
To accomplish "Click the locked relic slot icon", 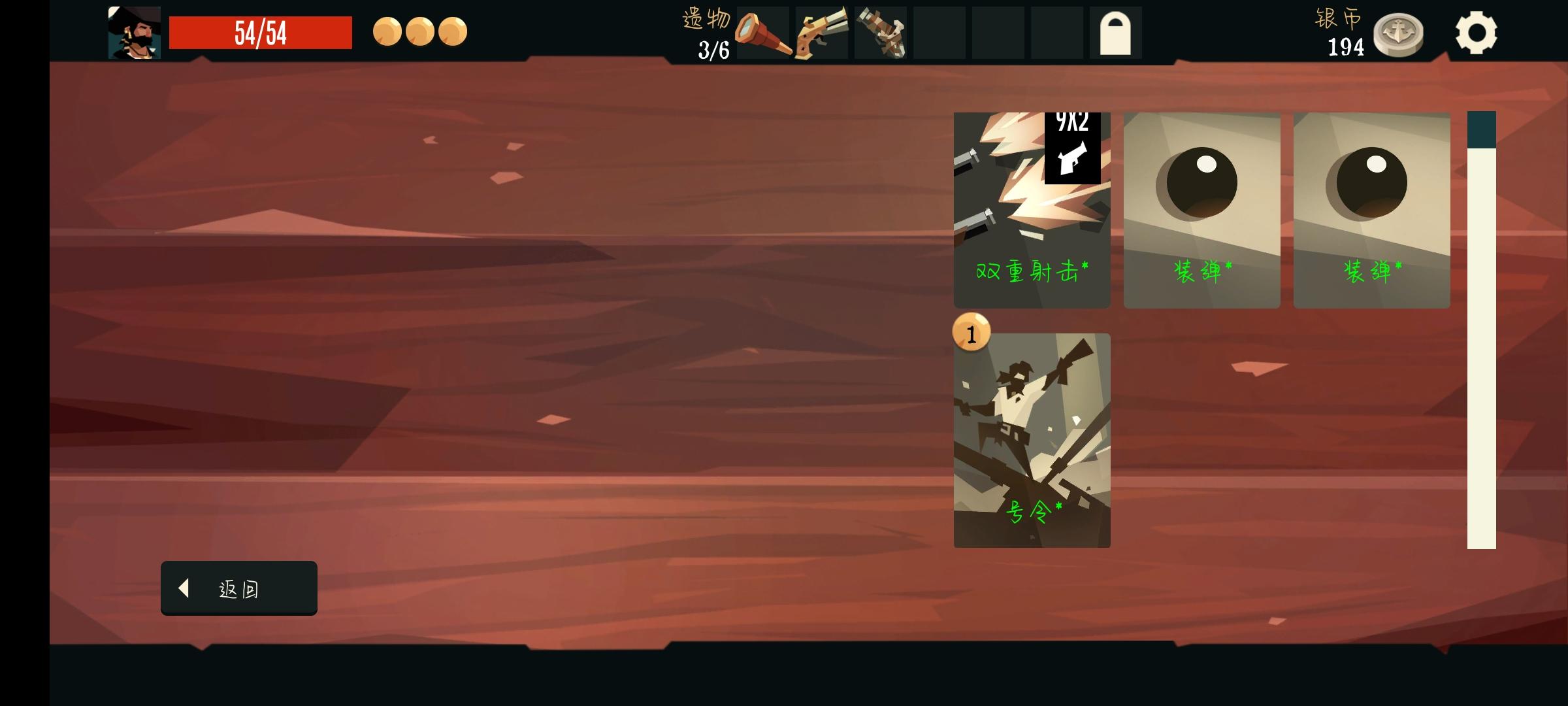I will point(1117,33).
